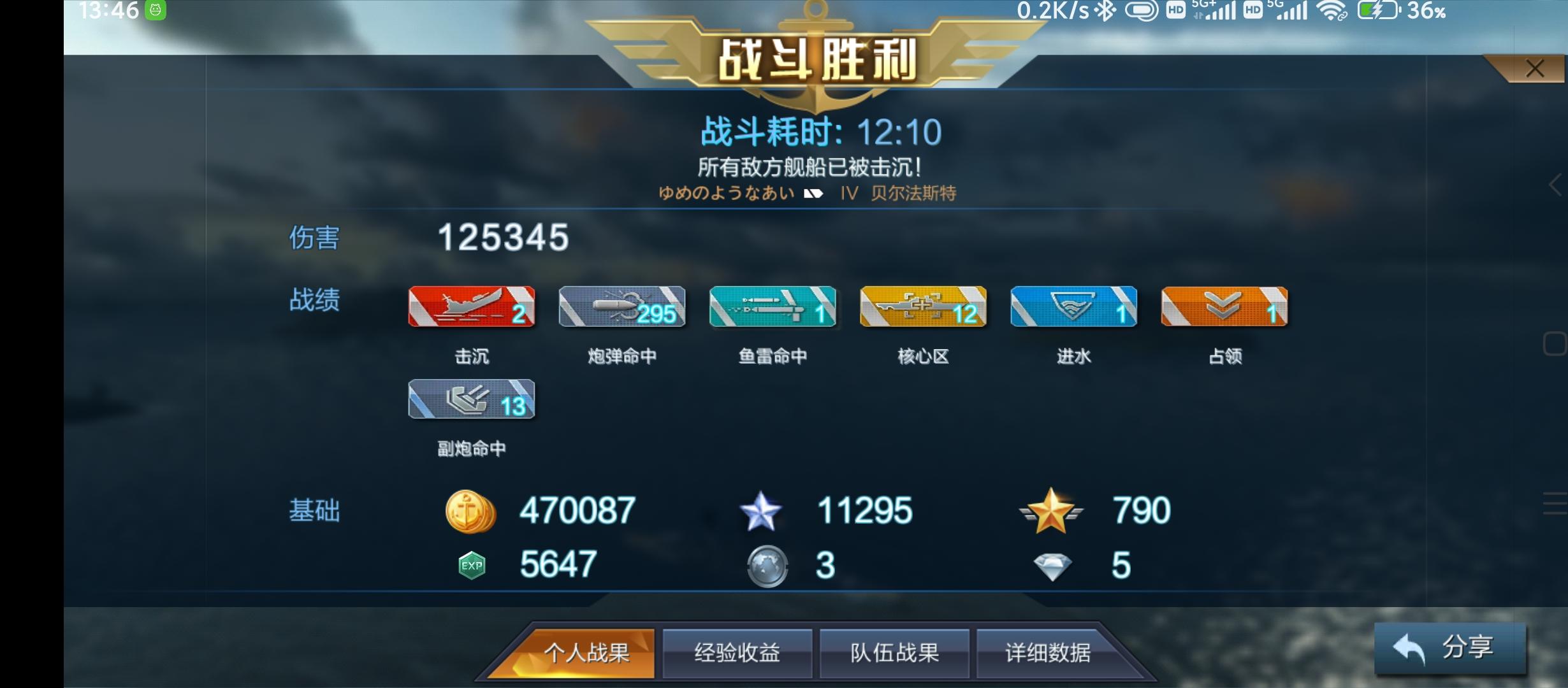1568x688 pixels.
Task: Select the 击沉 (ships sunk) badge icon
Action: [x=472, y=308]
